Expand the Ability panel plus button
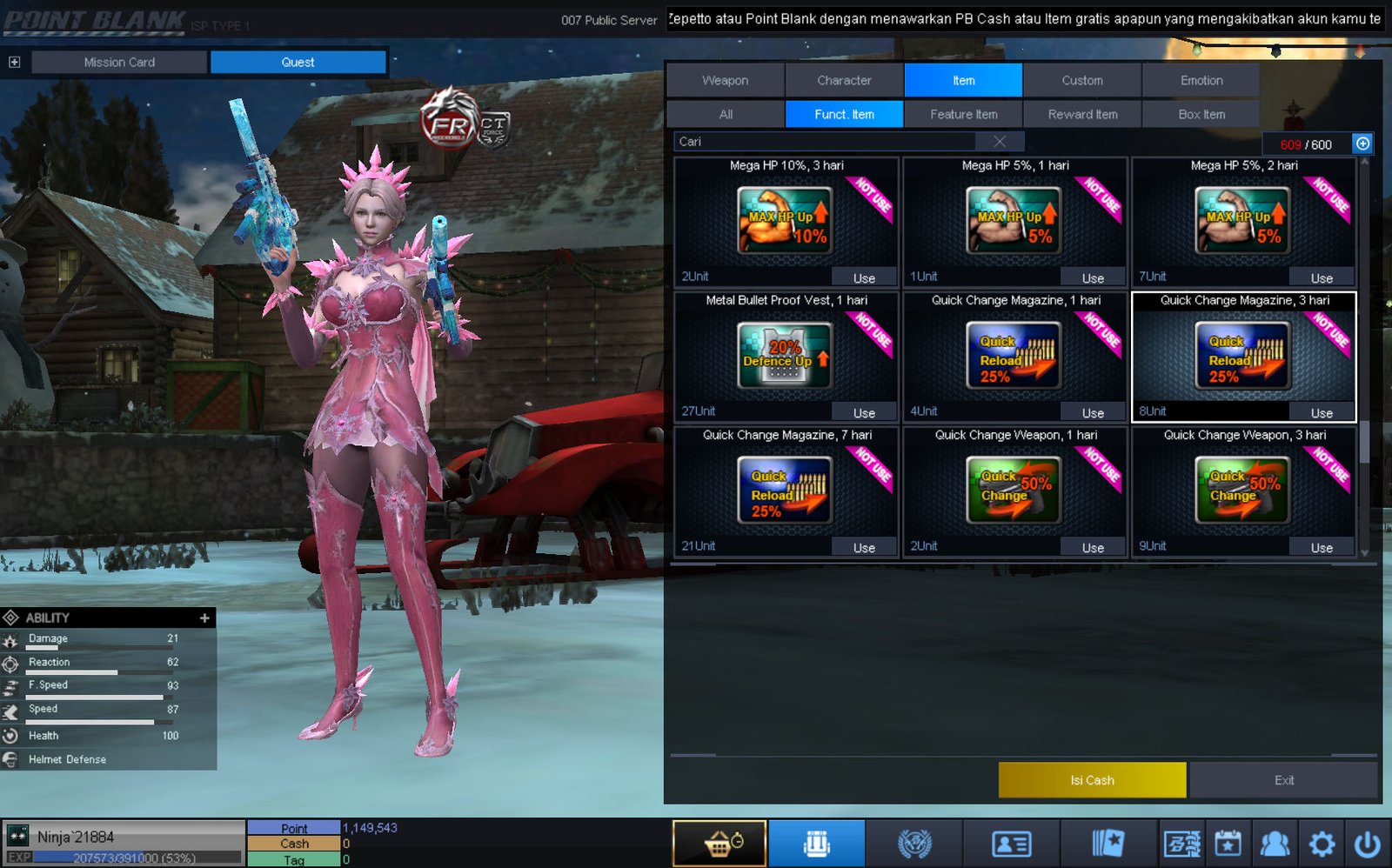Viewport: 1392px width, 868px height. pyautogui.click(x=204, y=618)
